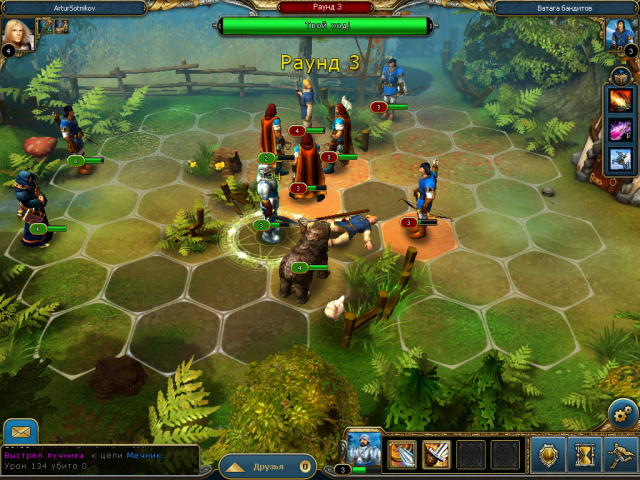Click the ArturSotnikov player name banner

(77, 7)
